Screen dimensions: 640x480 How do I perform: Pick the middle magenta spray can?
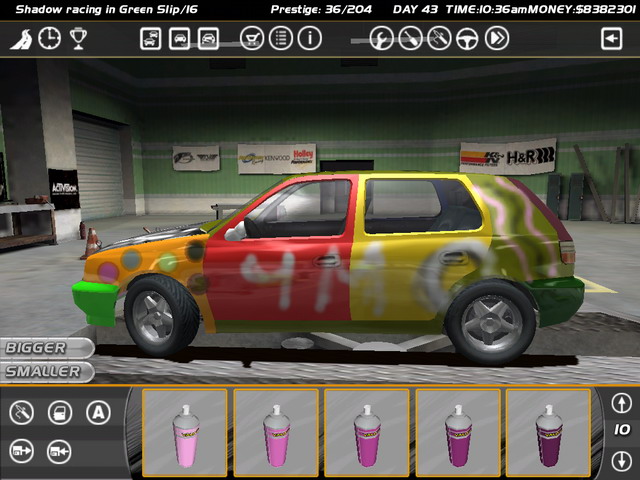pyautogui.click(x=367, y=433)
